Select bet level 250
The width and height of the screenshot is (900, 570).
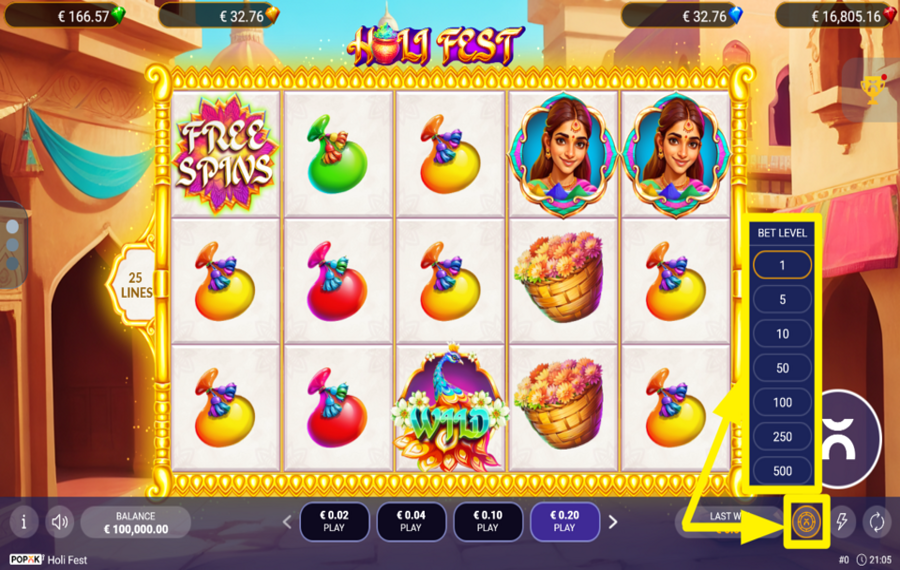pyautogui.click(x=782, y=437)
